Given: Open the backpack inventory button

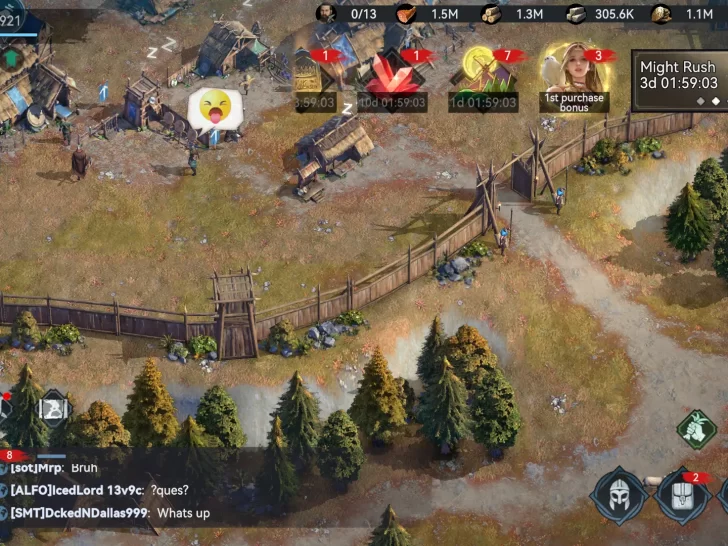Looking at the screenshot, I should 683,495.
